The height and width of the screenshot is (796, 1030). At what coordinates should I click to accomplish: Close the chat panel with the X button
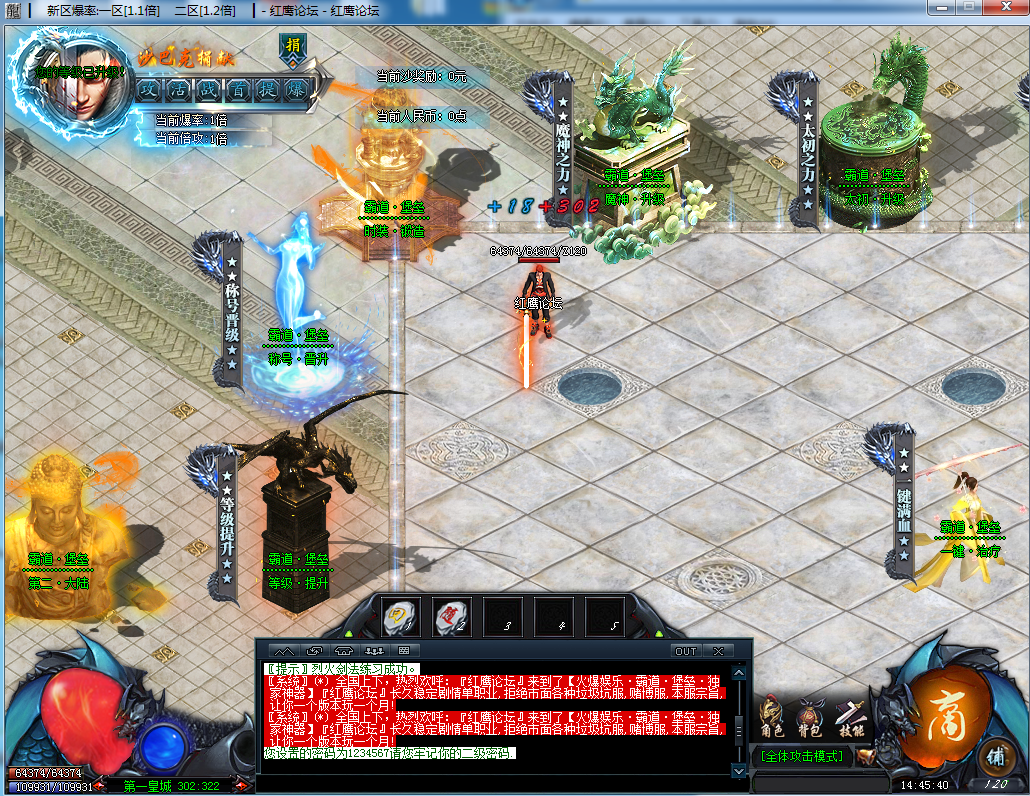717,651
